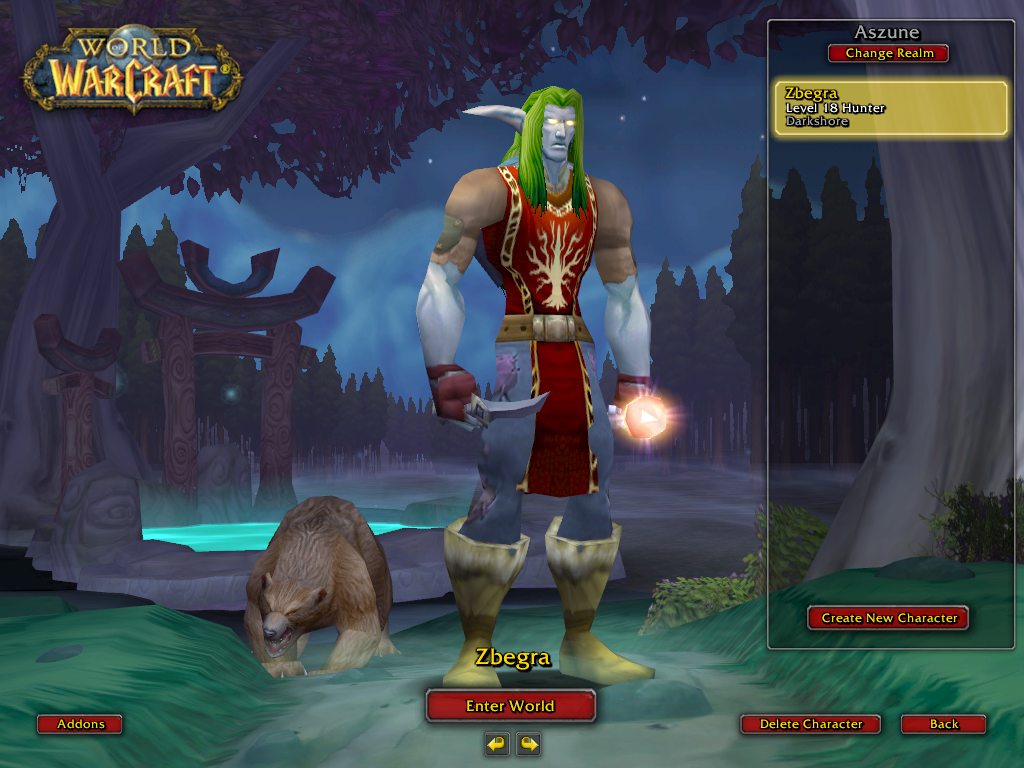Open the Change Realm list
1024x768 pixels.
point(888,53)
